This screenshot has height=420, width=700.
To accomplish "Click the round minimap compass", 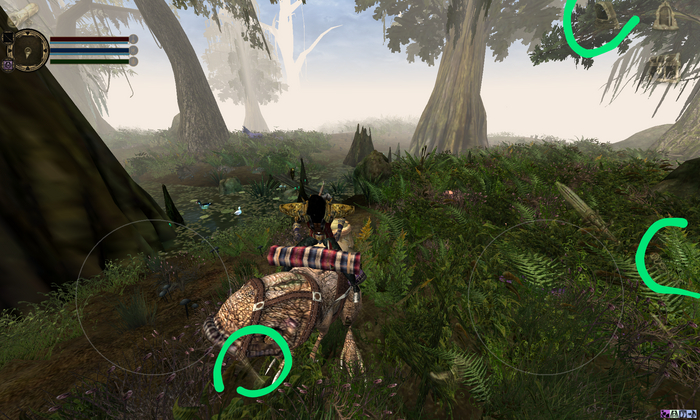I will pos(30,49).
